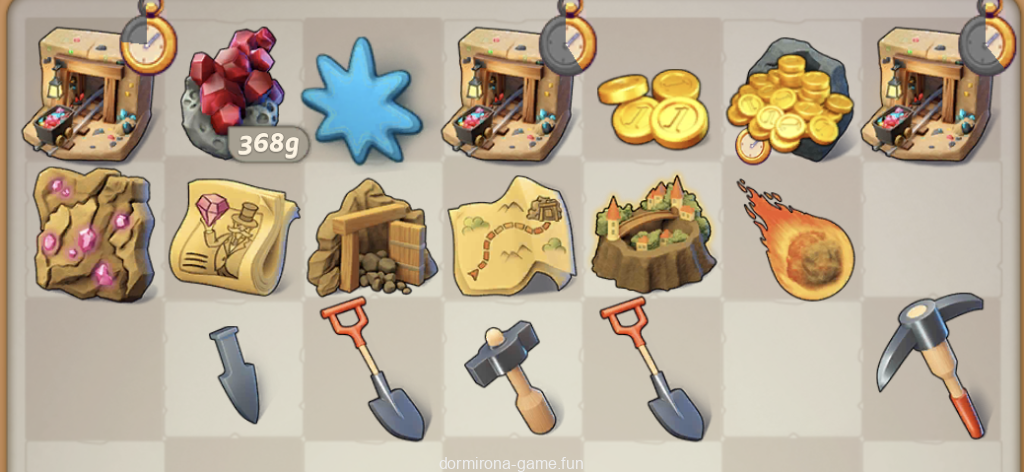1024x472 pixels.
Task: Pick the grey trowel blade
Action: (237, 371)
